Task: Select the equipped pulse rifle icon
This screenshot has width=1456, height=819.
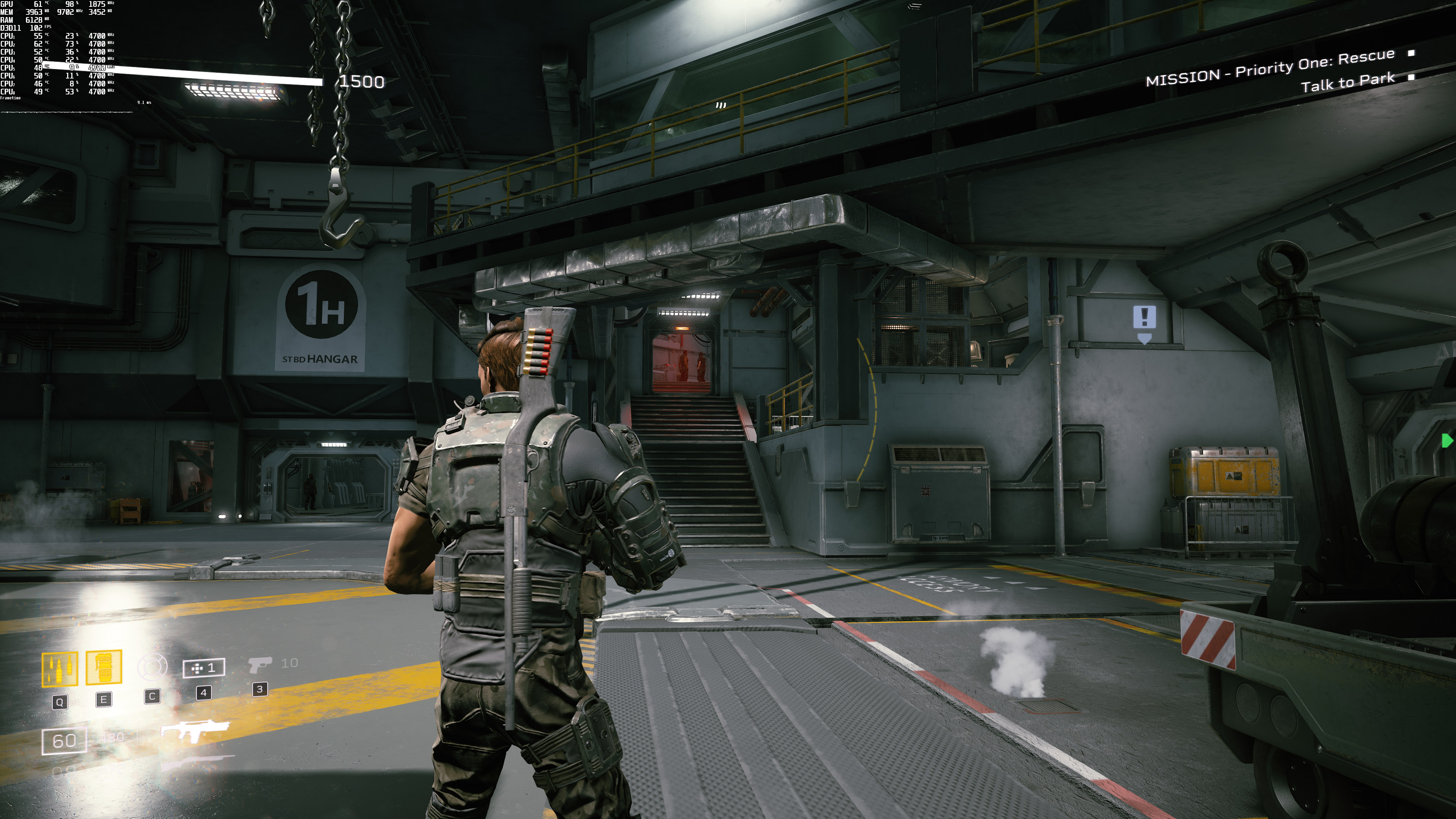Action: (x=196, y=731)
